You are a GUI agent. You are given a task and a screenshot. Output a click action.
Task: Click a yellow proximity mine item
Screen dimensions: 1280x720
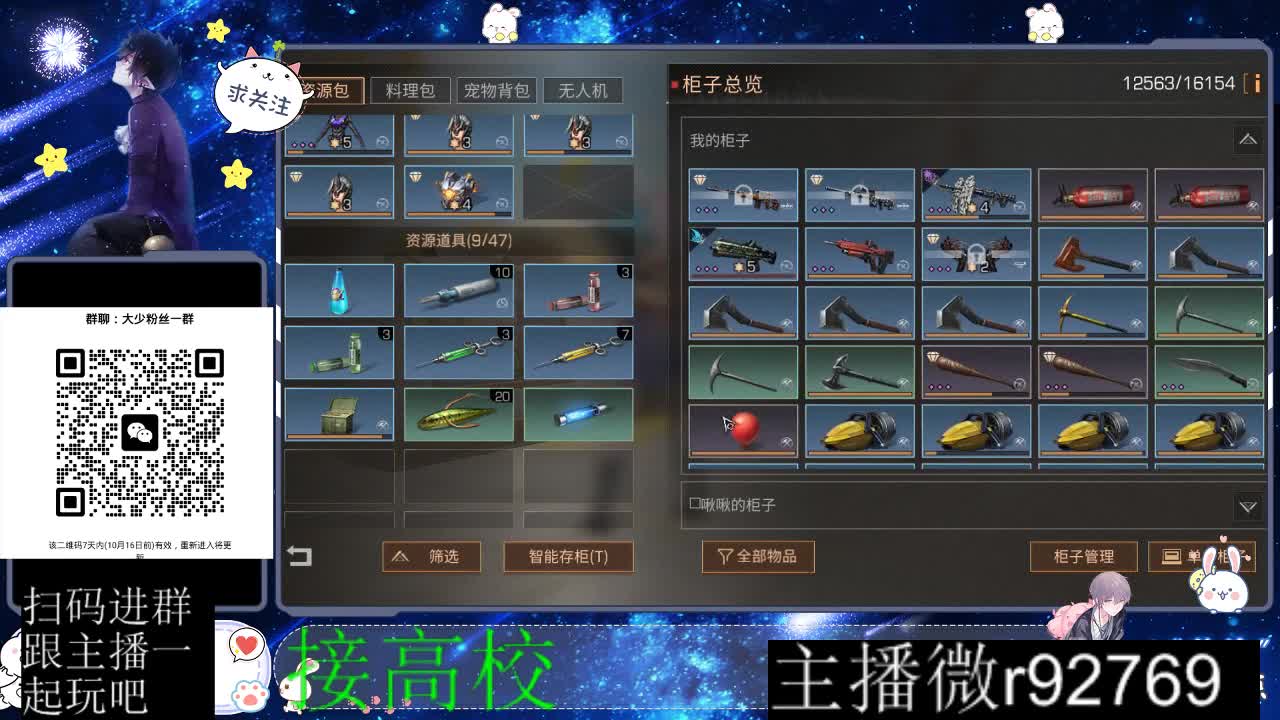(x=860, y=430)
